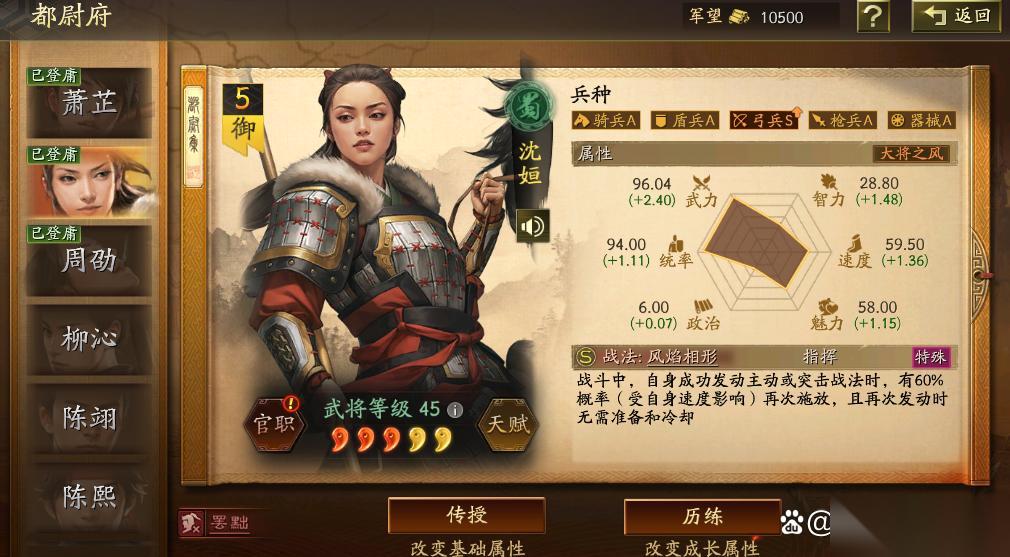Open the 官职 official post button

coord(273,422)
